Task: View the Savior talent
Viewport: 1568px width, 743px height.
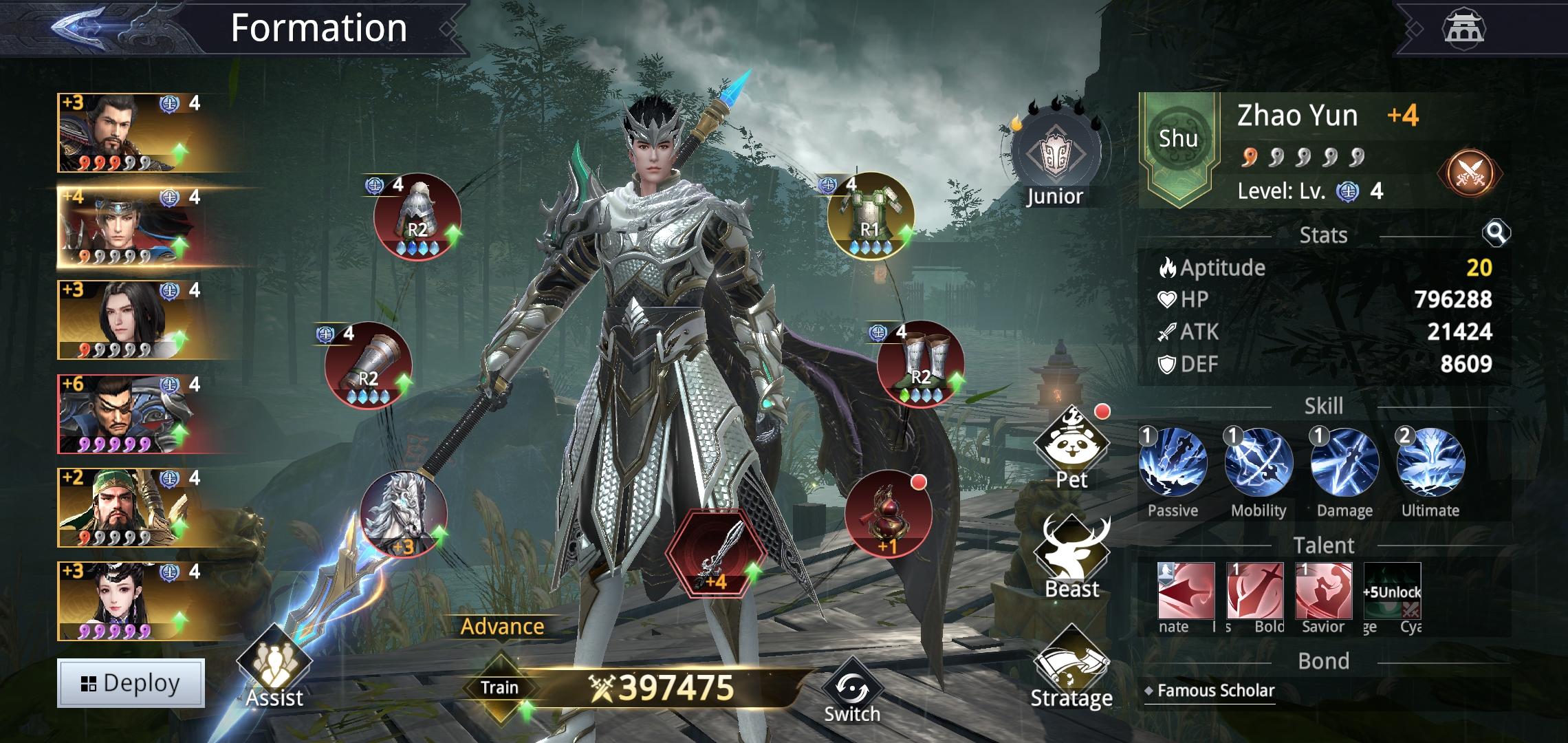Action: coord(1323,592)
